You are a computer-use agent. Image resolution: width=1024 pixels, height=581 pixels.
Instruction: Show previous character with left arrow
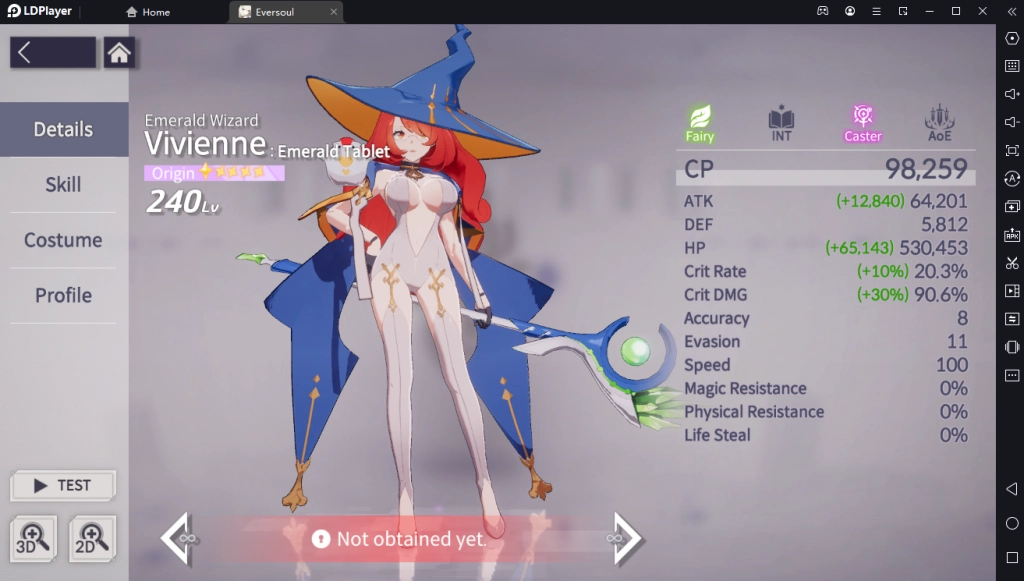178,539
